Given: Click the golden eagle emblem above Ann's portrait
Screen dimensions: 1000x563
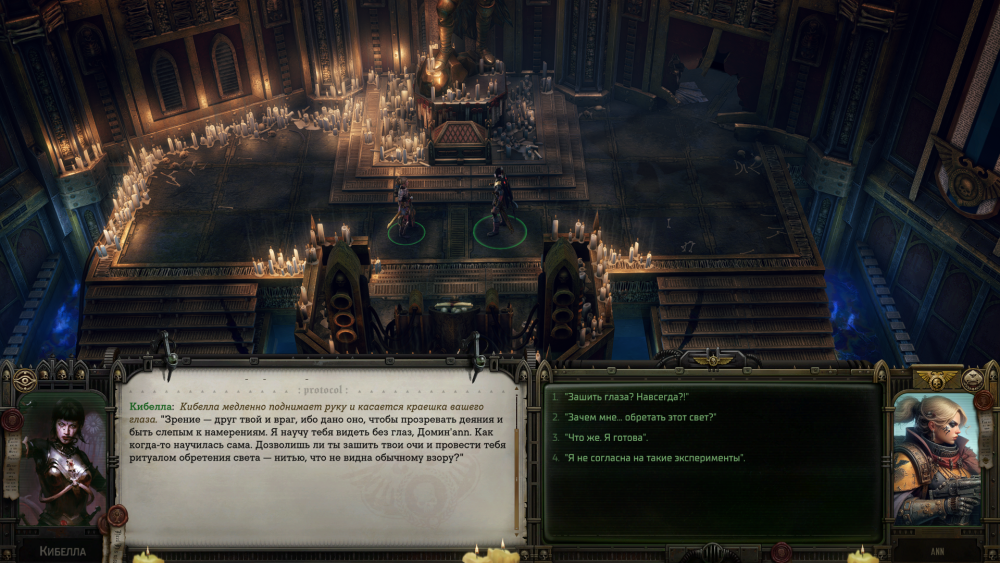Looking at the screenshot, I should 937,379.
